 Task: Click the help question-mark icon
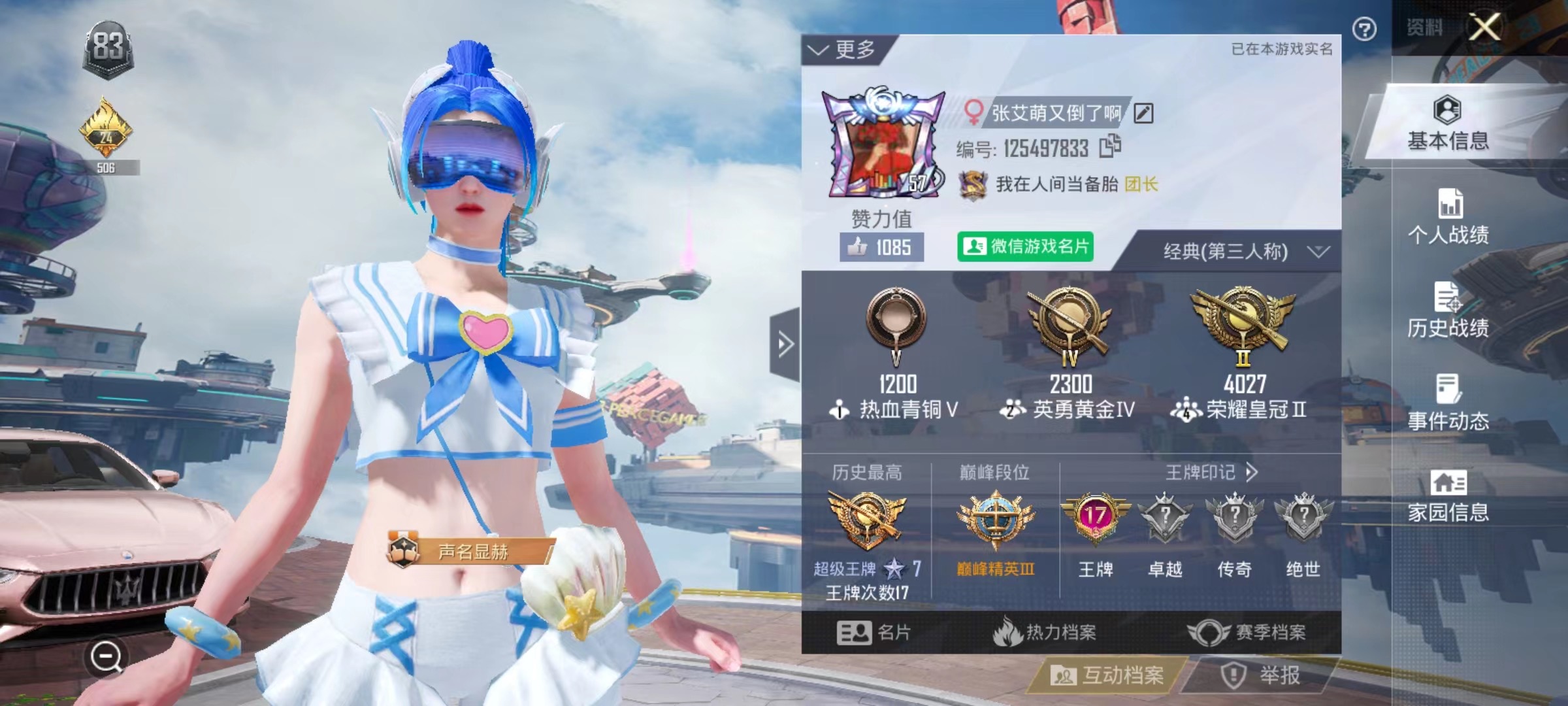coord(1365,29)
